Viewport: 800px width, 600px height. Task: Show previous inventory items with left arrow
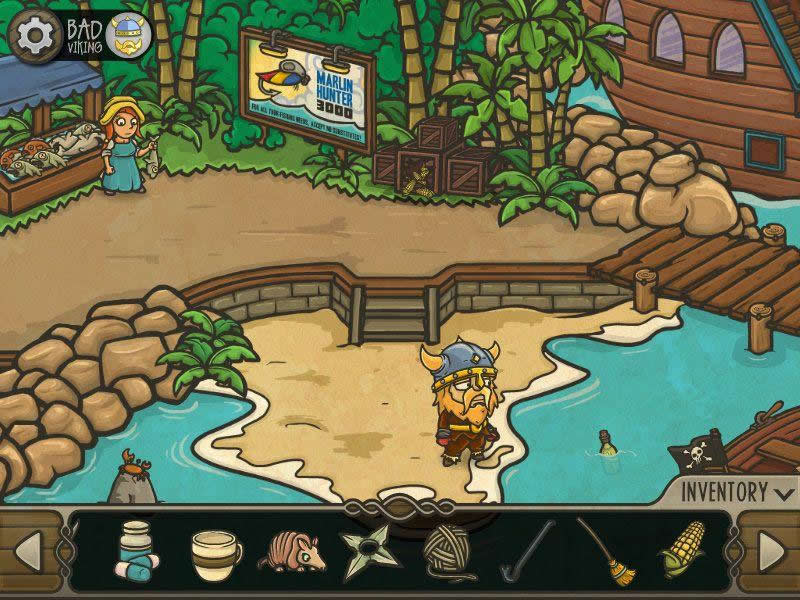30,551
